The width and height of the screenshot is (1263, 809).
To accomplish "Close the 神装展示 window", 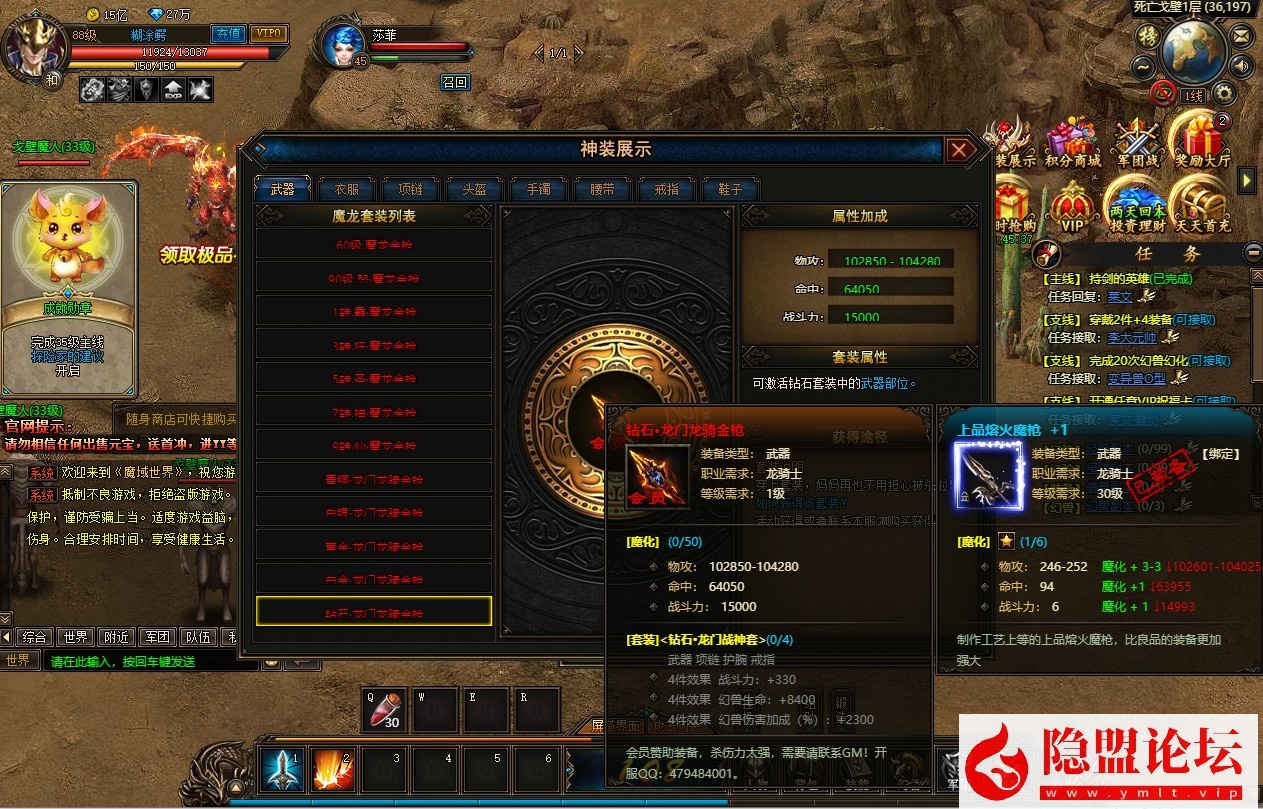I will [959, 151].
